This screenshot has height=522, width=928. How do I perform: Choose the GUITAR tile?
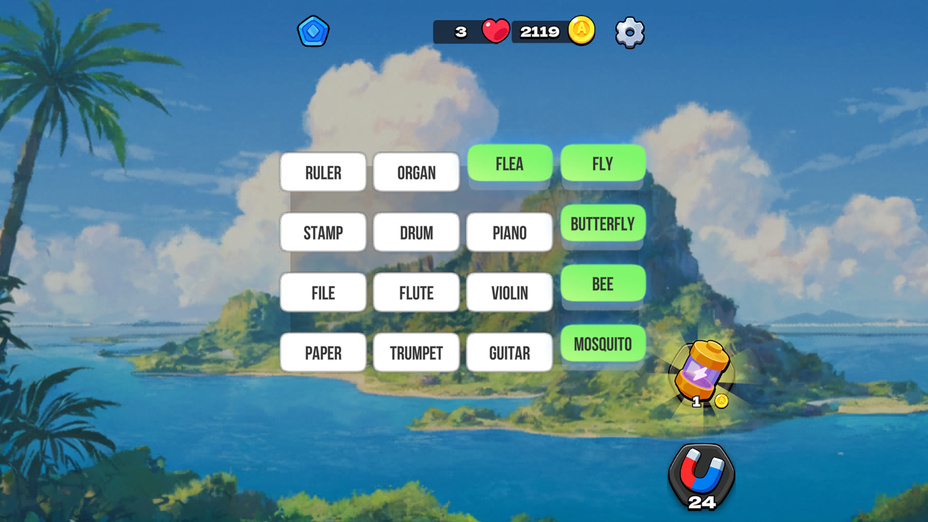point(509,352)
